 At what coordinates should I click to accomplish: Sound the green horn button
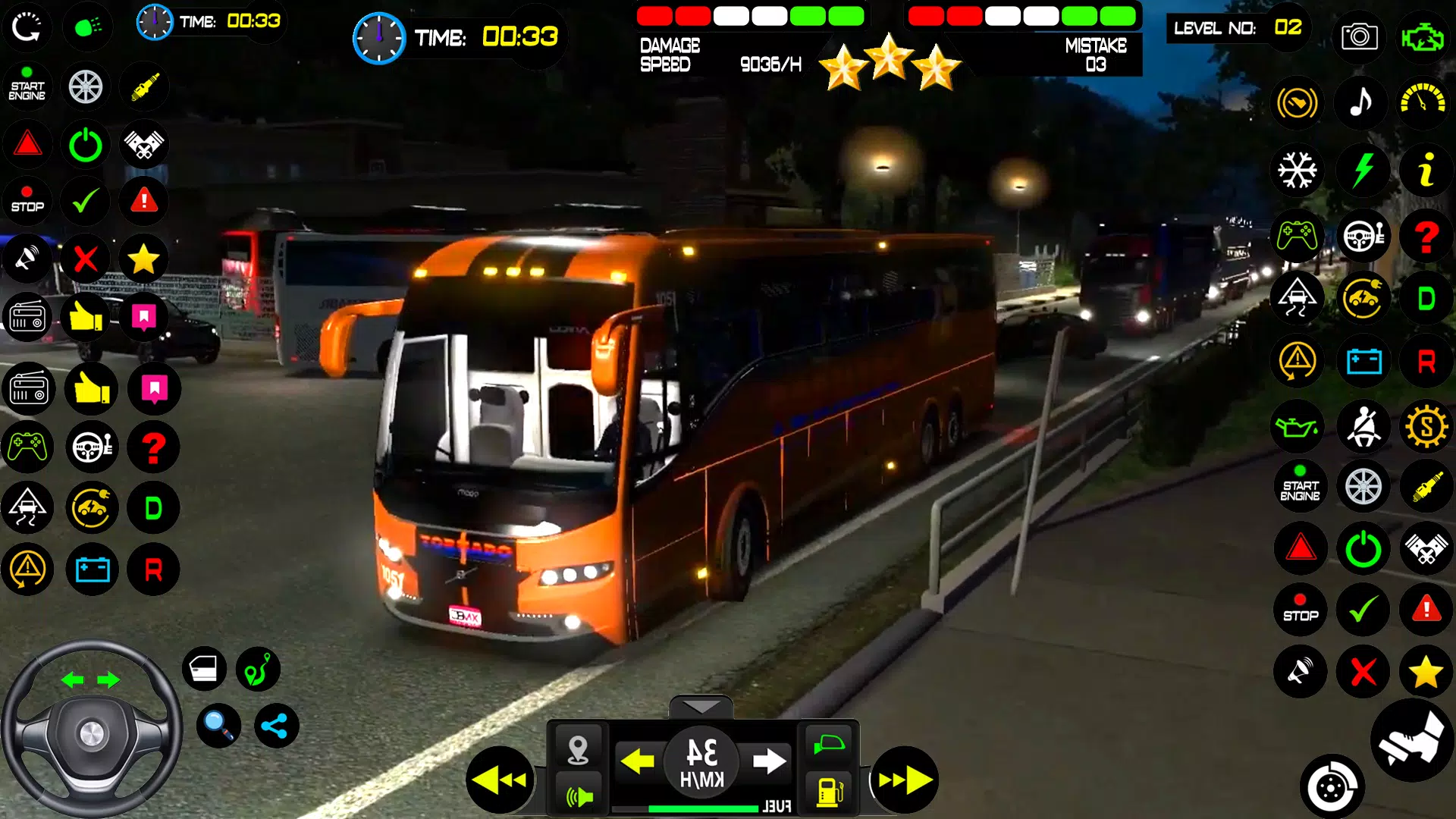point(579,795)
